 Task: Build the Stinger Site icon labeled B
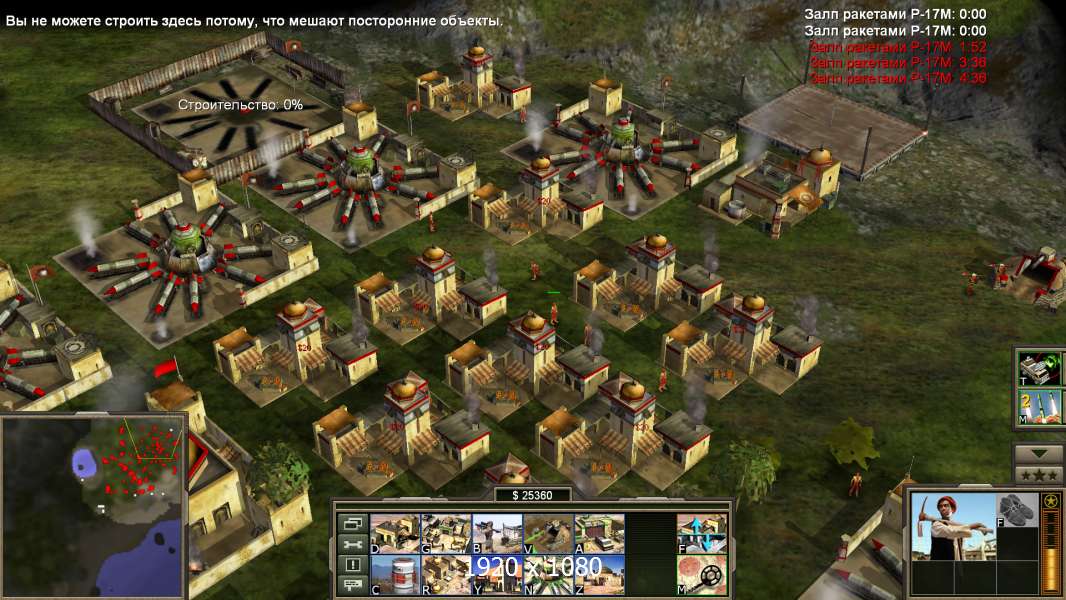(x=497, y=533)
